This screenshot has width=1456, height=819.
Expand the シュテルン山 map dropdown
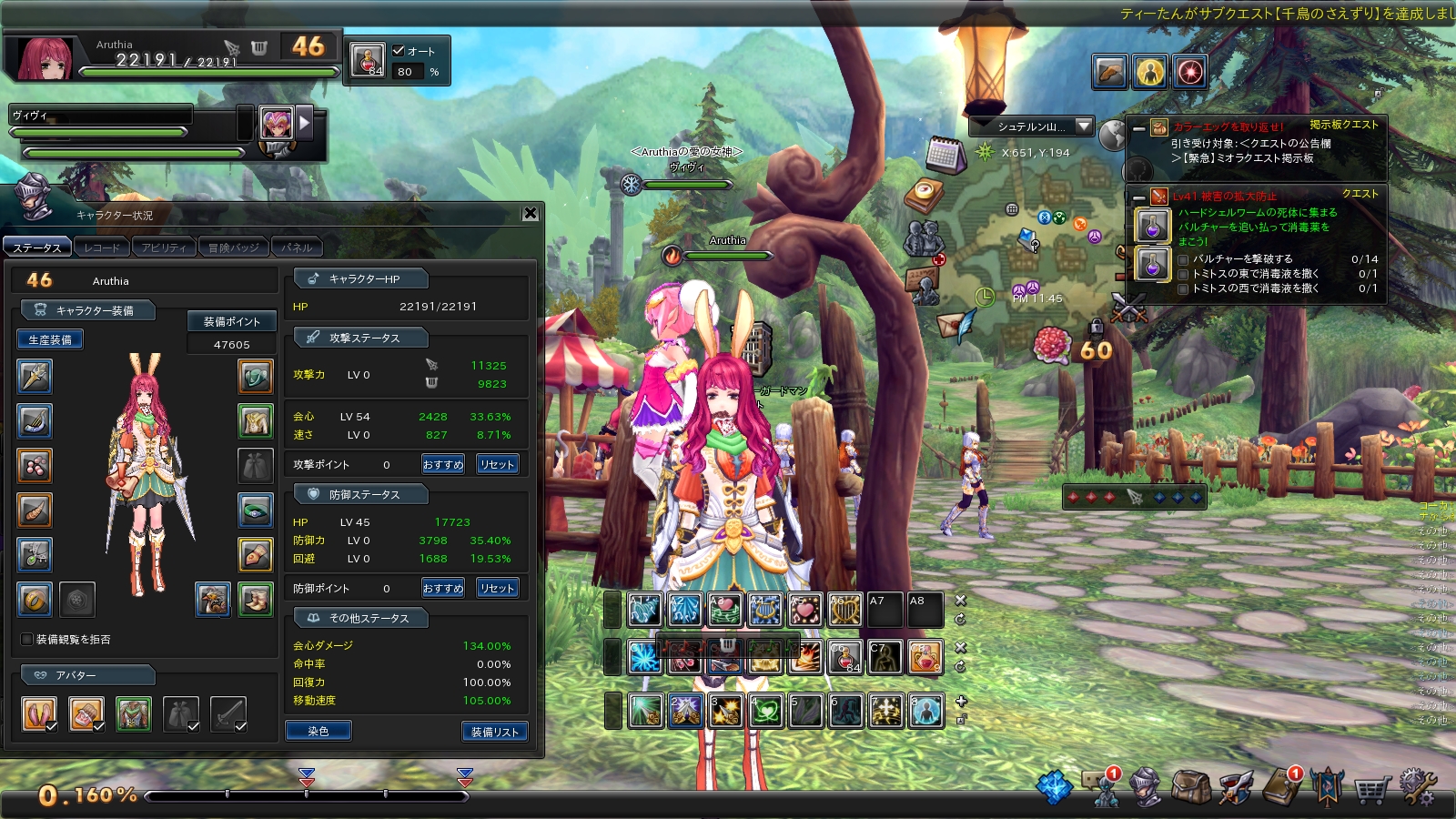point(1083,126)
